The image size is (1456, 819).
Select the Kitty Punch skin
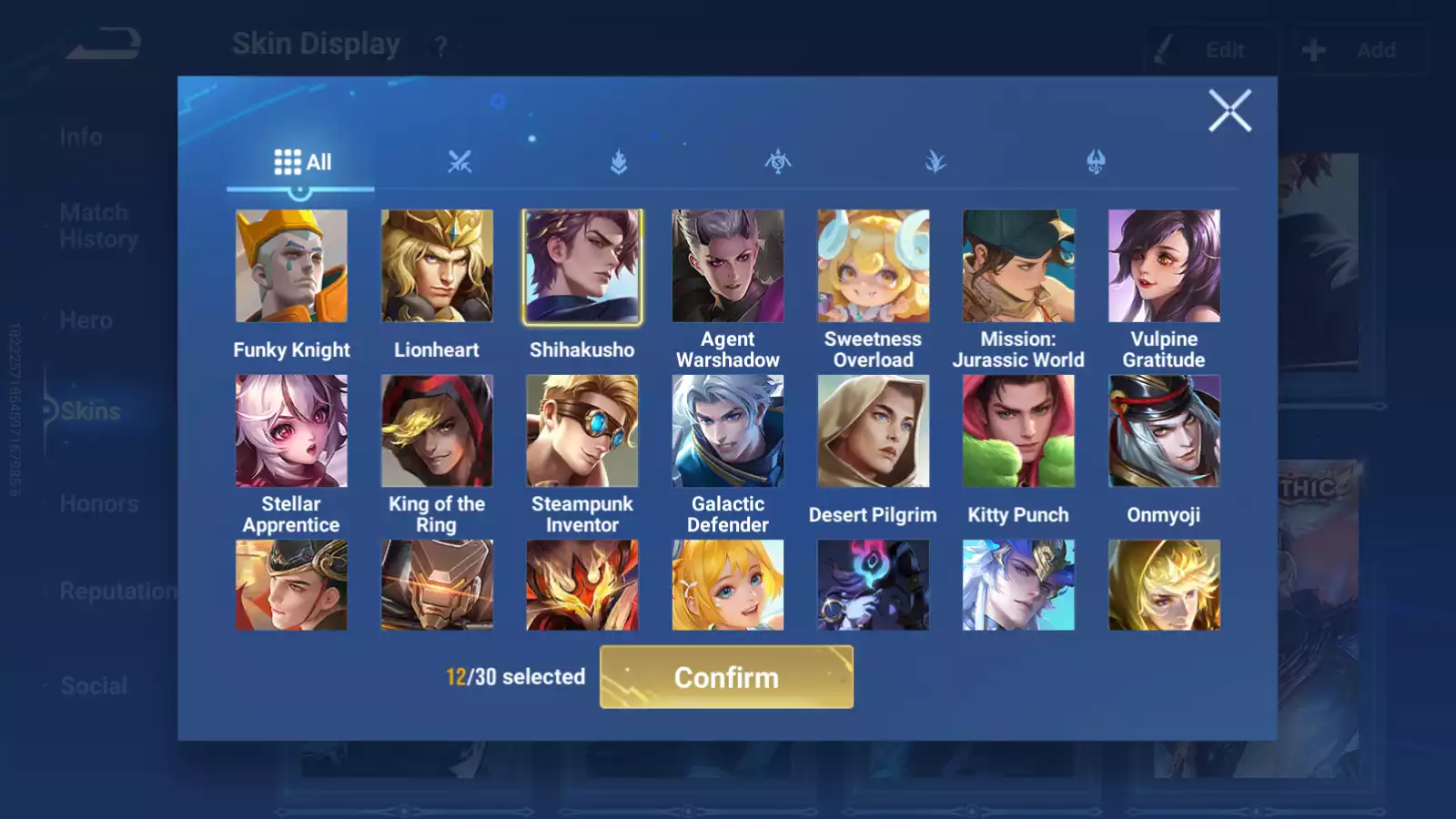tap(1018, 430)
